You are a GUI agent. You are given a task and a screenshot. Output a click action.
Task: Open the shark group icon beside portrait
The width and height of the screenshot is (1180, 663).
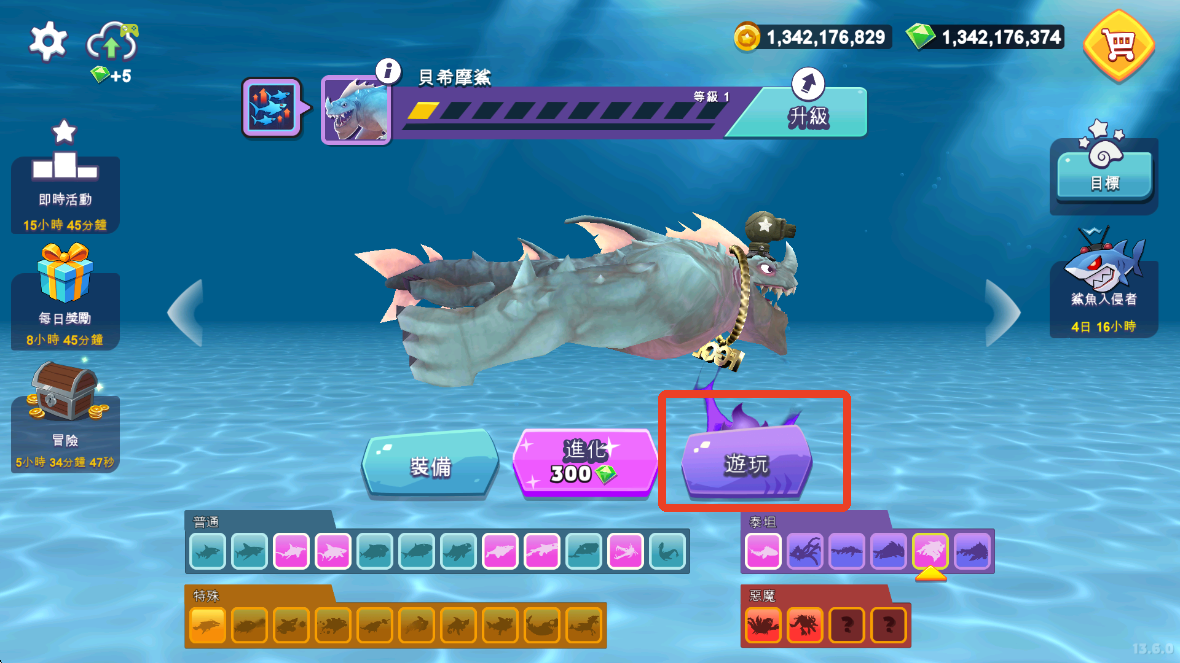click(271, 108)
